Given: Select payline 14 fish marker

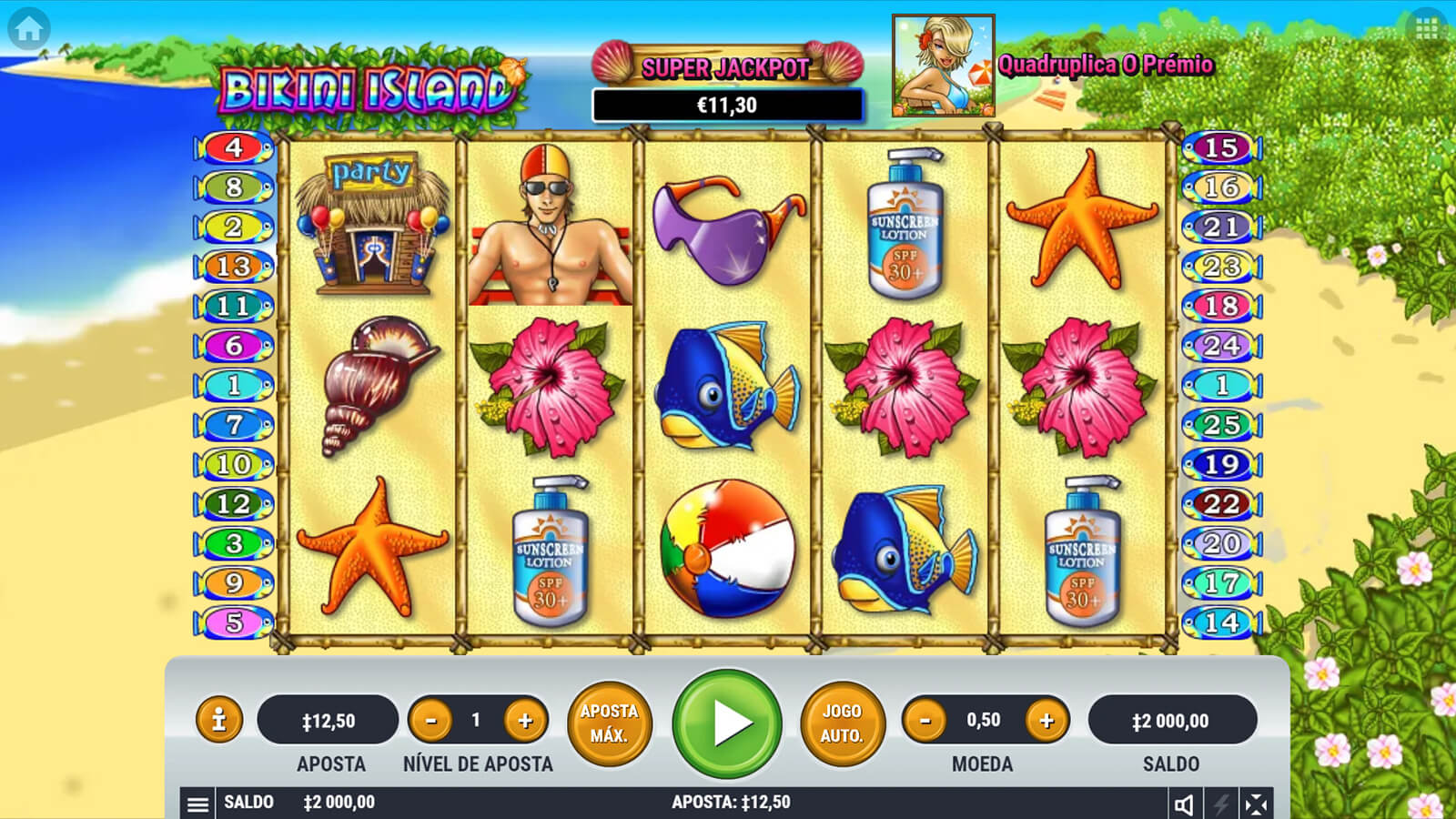Looking at the screenshot, I should click(x=1221, y=622).
